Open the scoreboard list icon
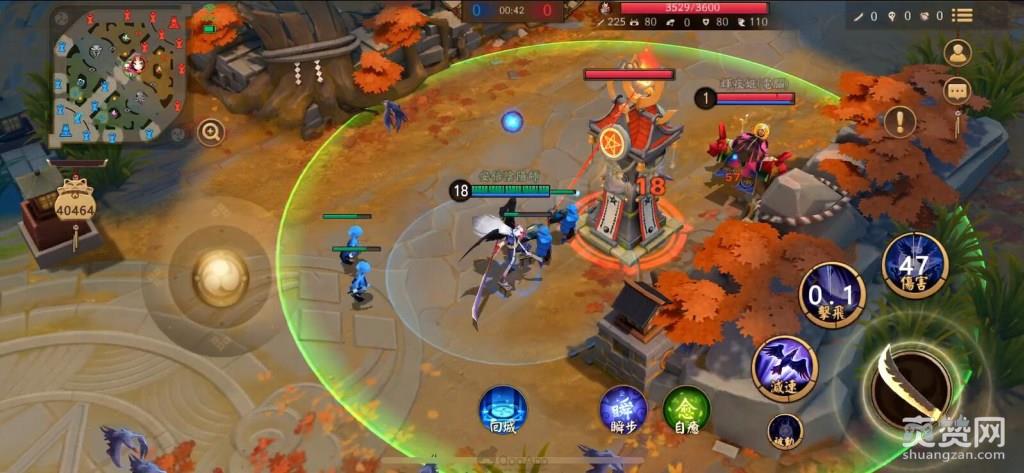Viewport: 1024px width, 473px height. pyautogui.click(x=962, y=15)
